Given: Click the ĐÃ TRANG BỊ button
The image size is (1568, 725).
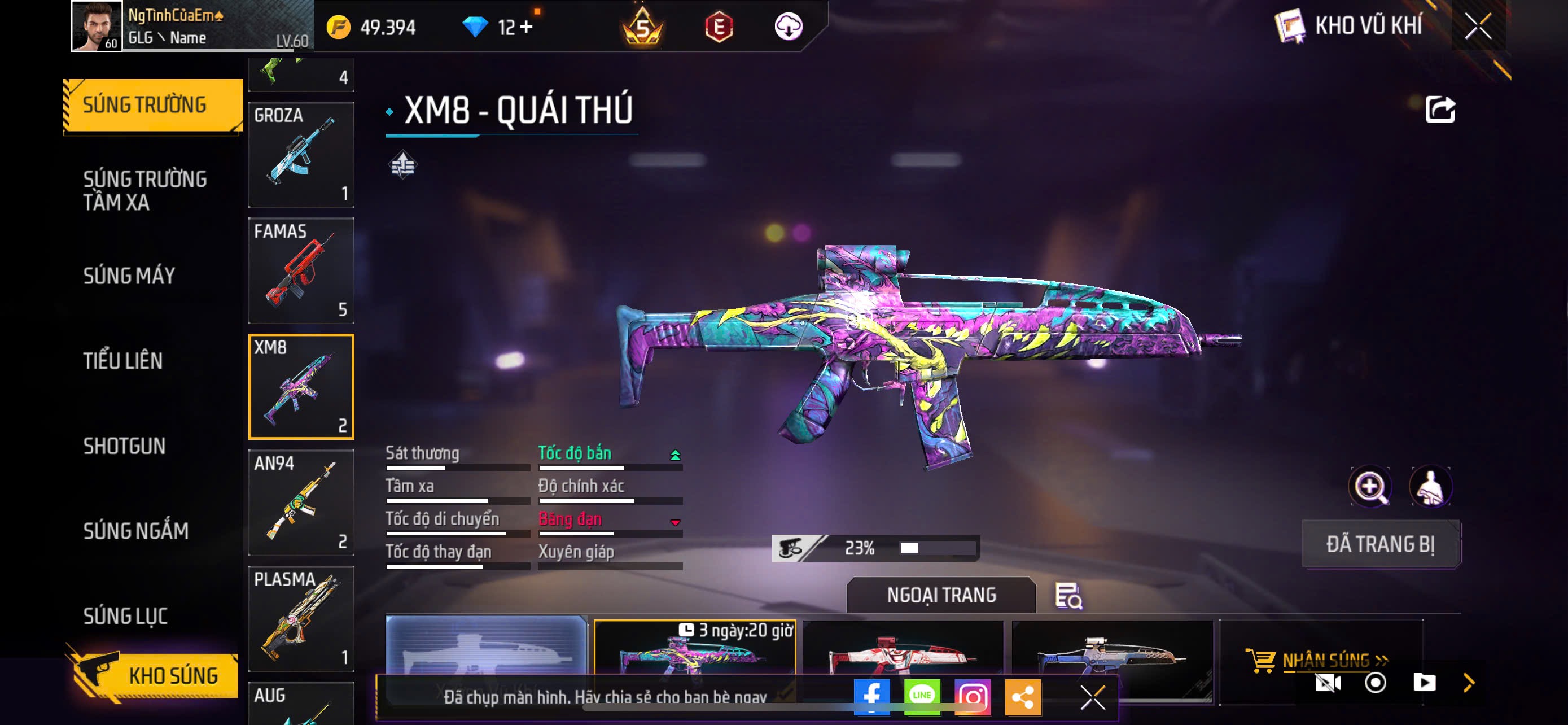Looking at the screenshot, I should (x=1381, y=544).
